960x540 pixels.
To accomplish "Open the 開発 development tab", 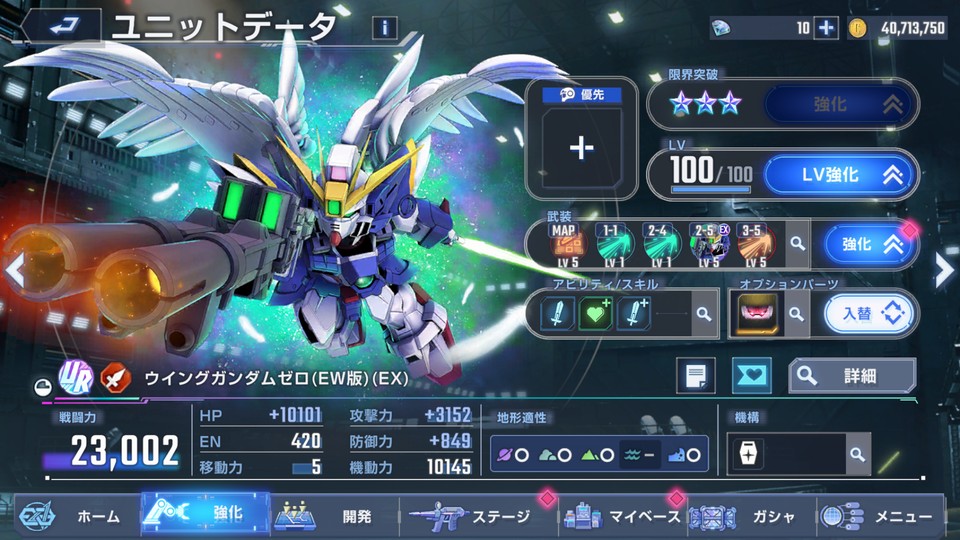I will coord(330,516).
